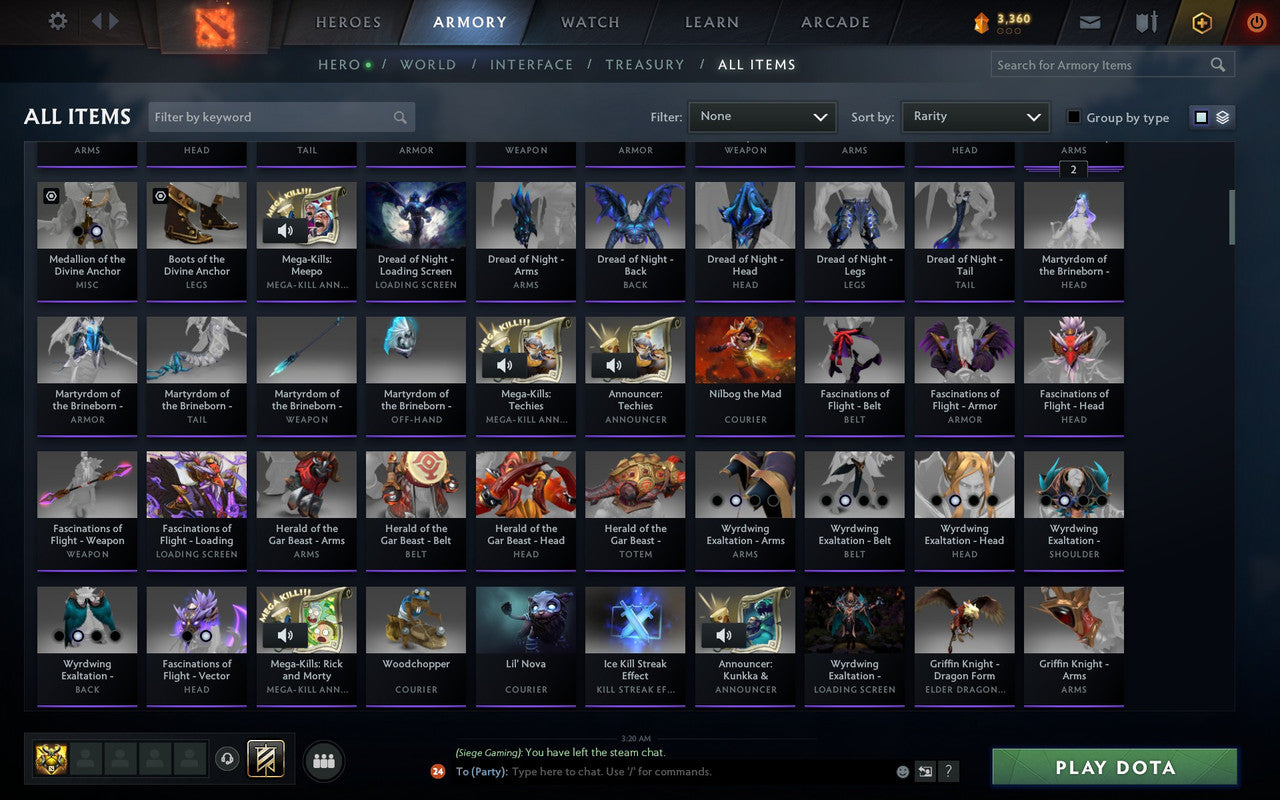Click the armory shield-and-sword icon
This screenshot has height=800, width=1280.
[x=1146, y=21]
